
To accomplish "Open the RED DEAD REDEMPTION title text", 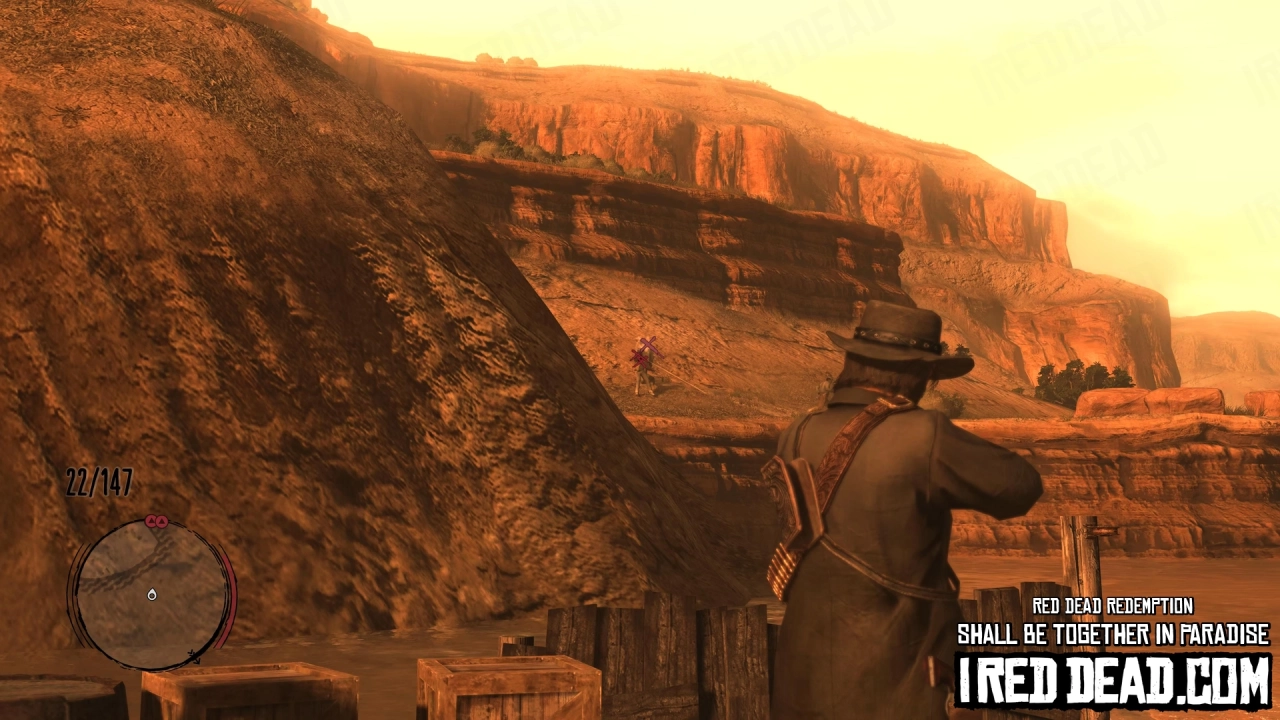I will 1113,604.
